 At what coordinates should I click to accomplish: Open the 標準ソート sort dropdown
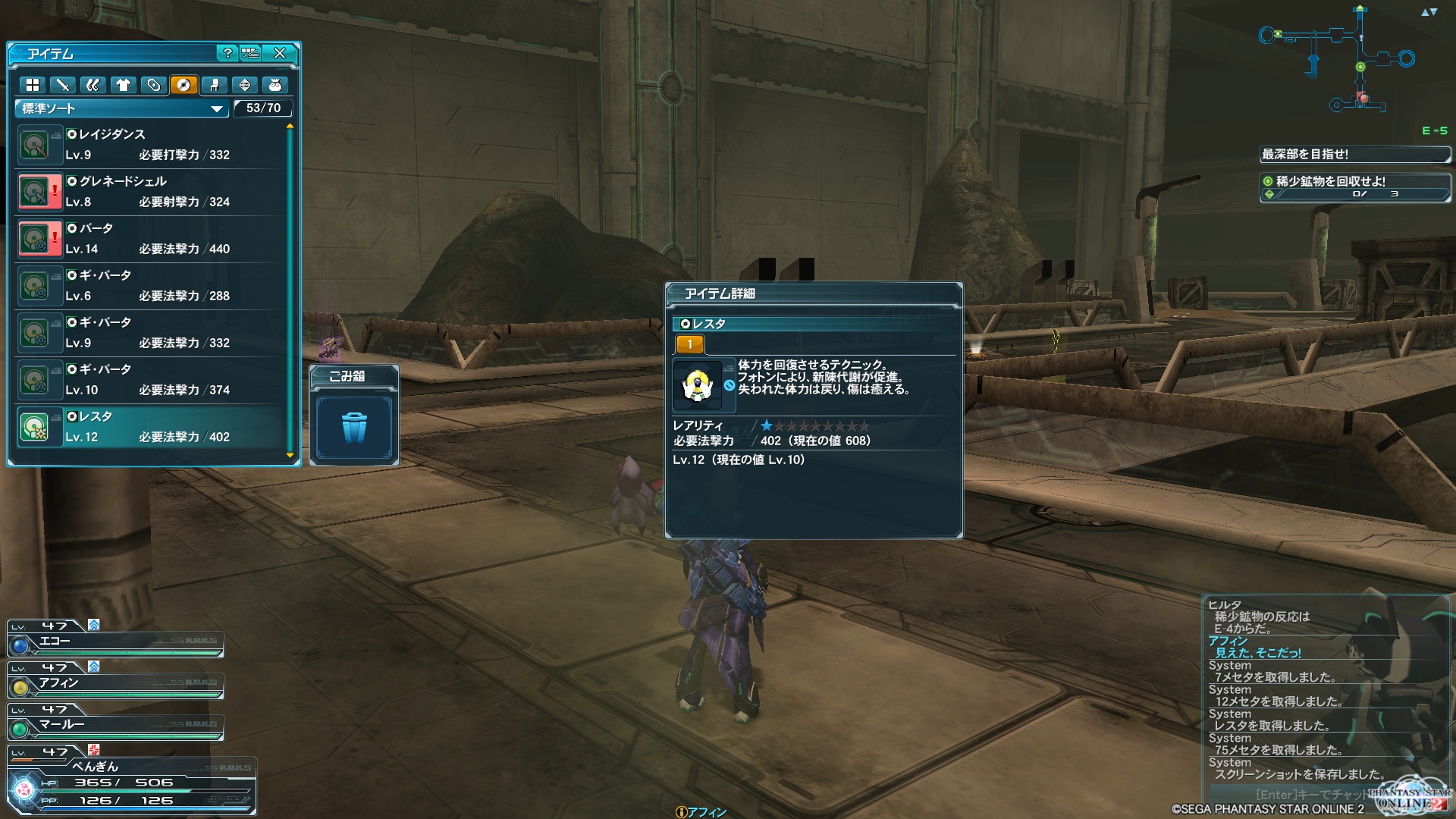coord(121,108)
